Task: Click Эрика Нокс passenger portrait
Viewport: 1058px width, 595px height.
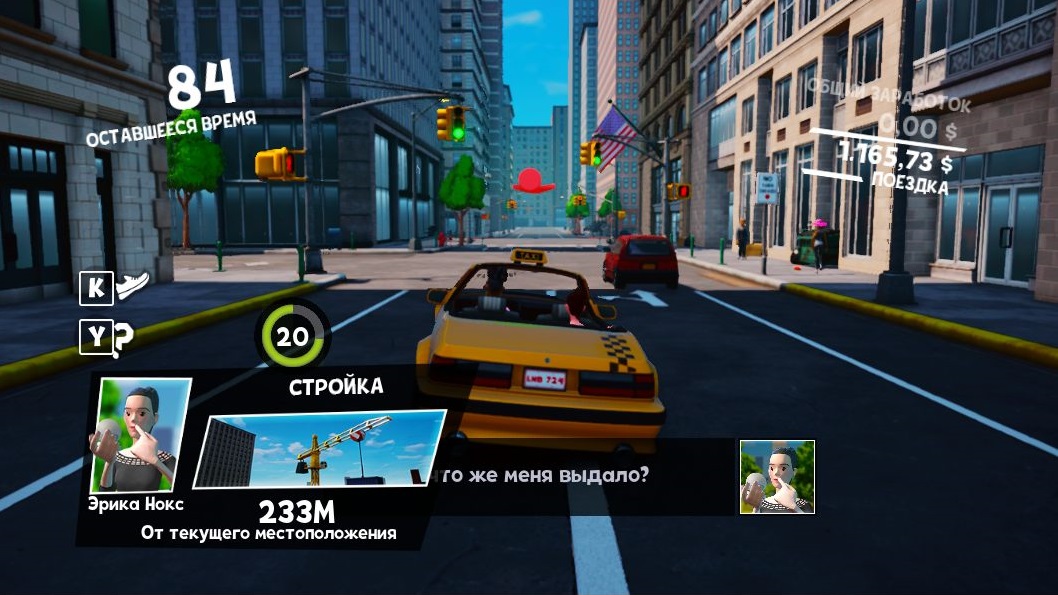Action: pyautogui.click(x=141, y=435)
